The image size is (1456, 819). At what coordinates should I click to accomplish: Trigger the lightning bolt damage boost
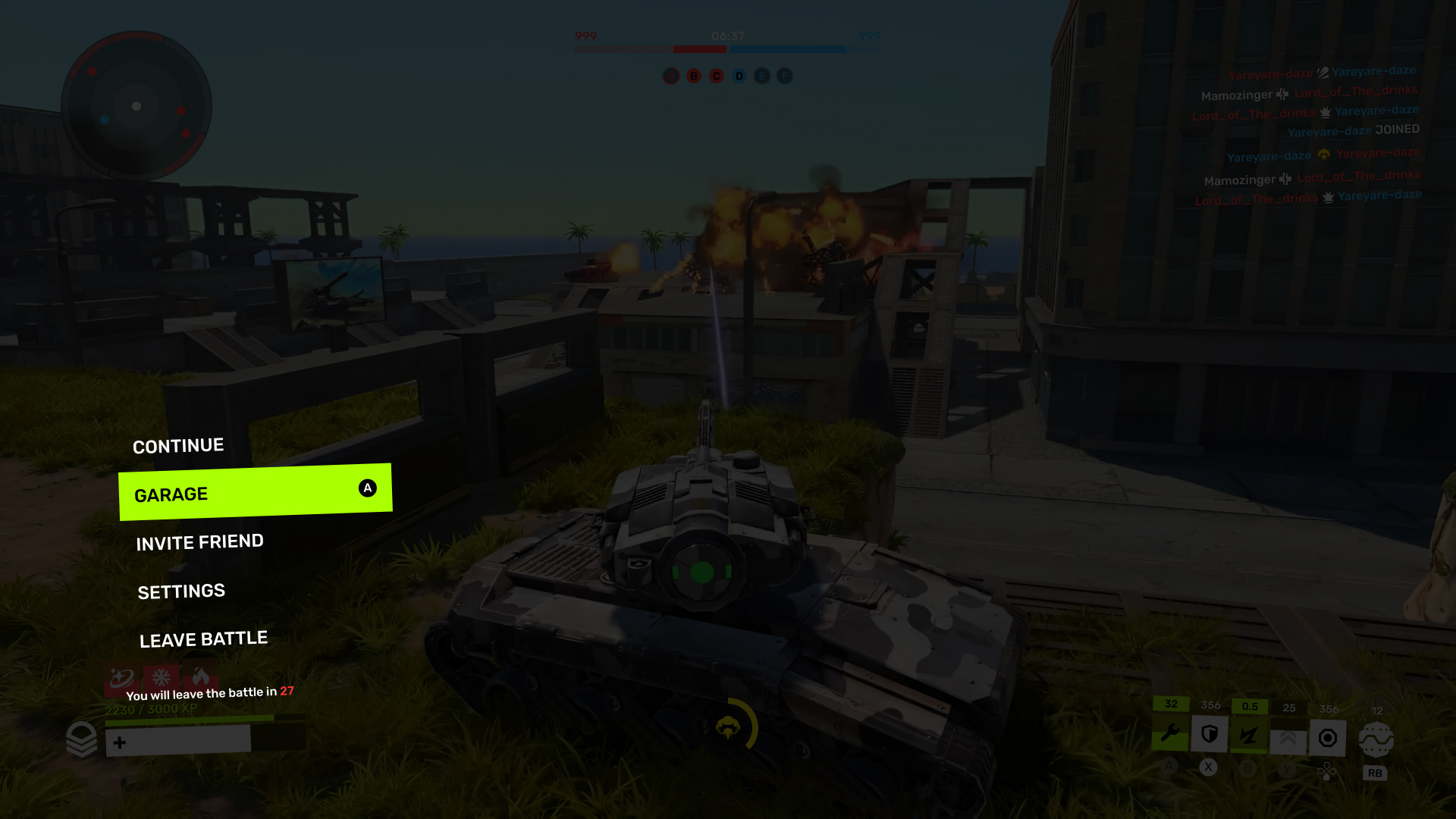(x=1249, y=736)
